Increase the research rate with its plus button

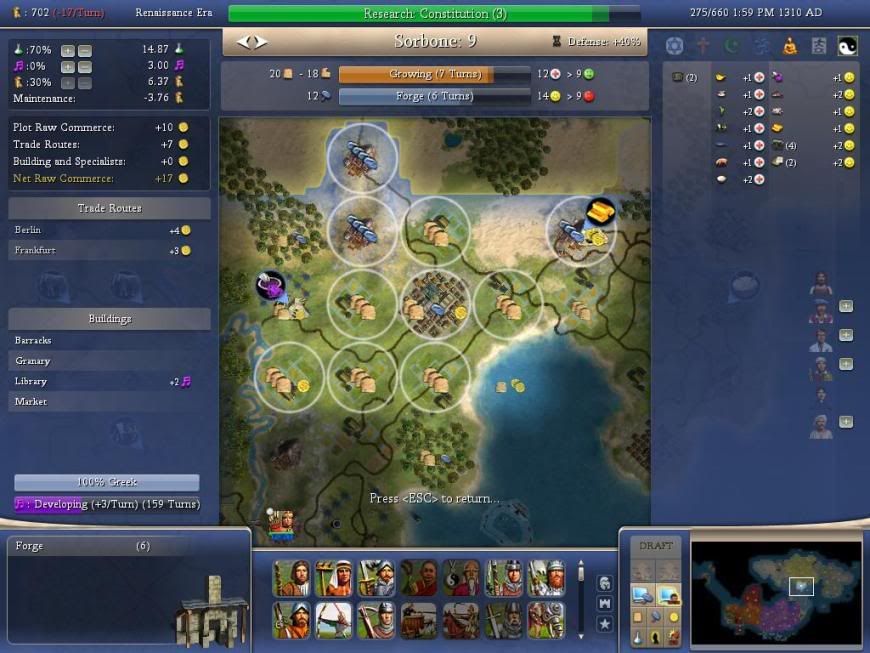point(67,49)
